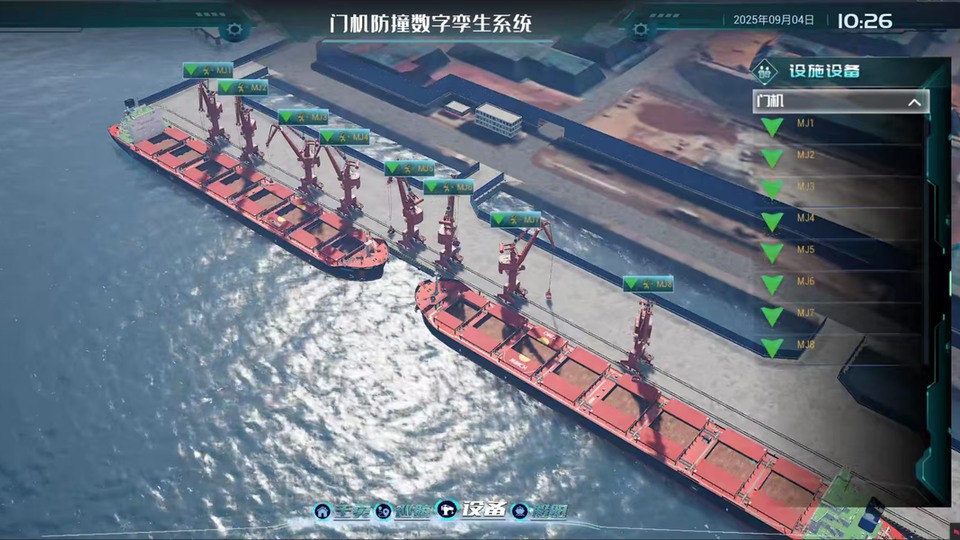Open the bottom tab after 设备
960x540 pixels.
[539, 511]
